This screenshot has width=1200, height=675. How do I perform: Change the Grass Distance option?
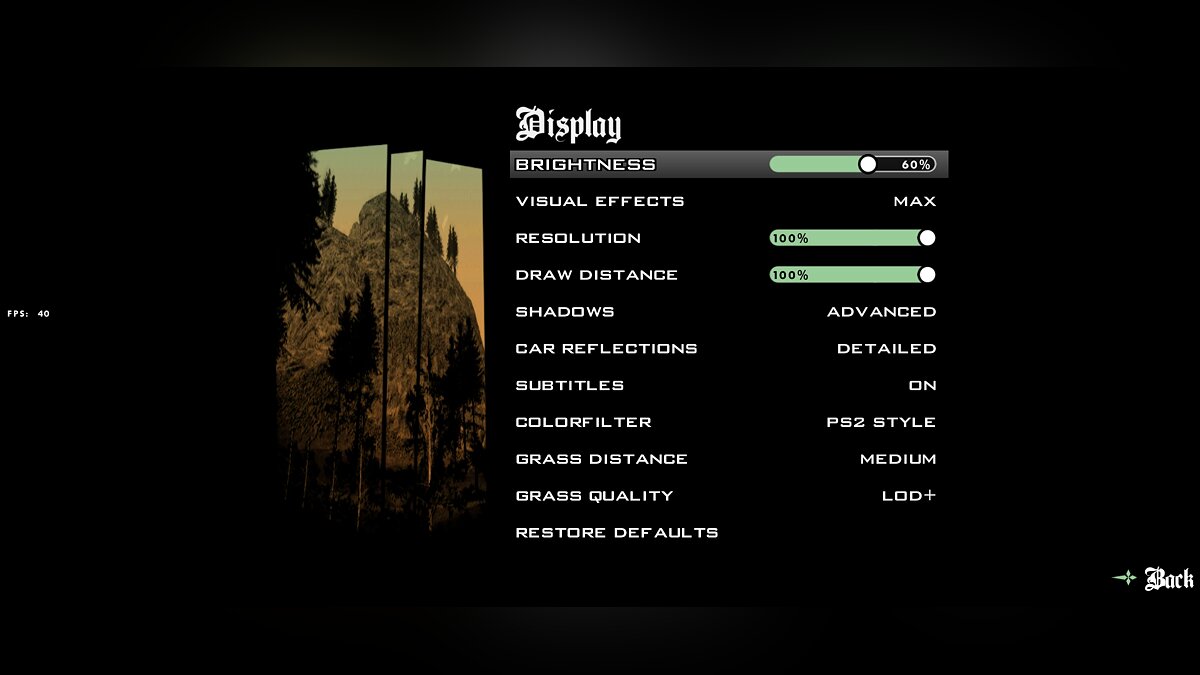click(x=897, y=459)
